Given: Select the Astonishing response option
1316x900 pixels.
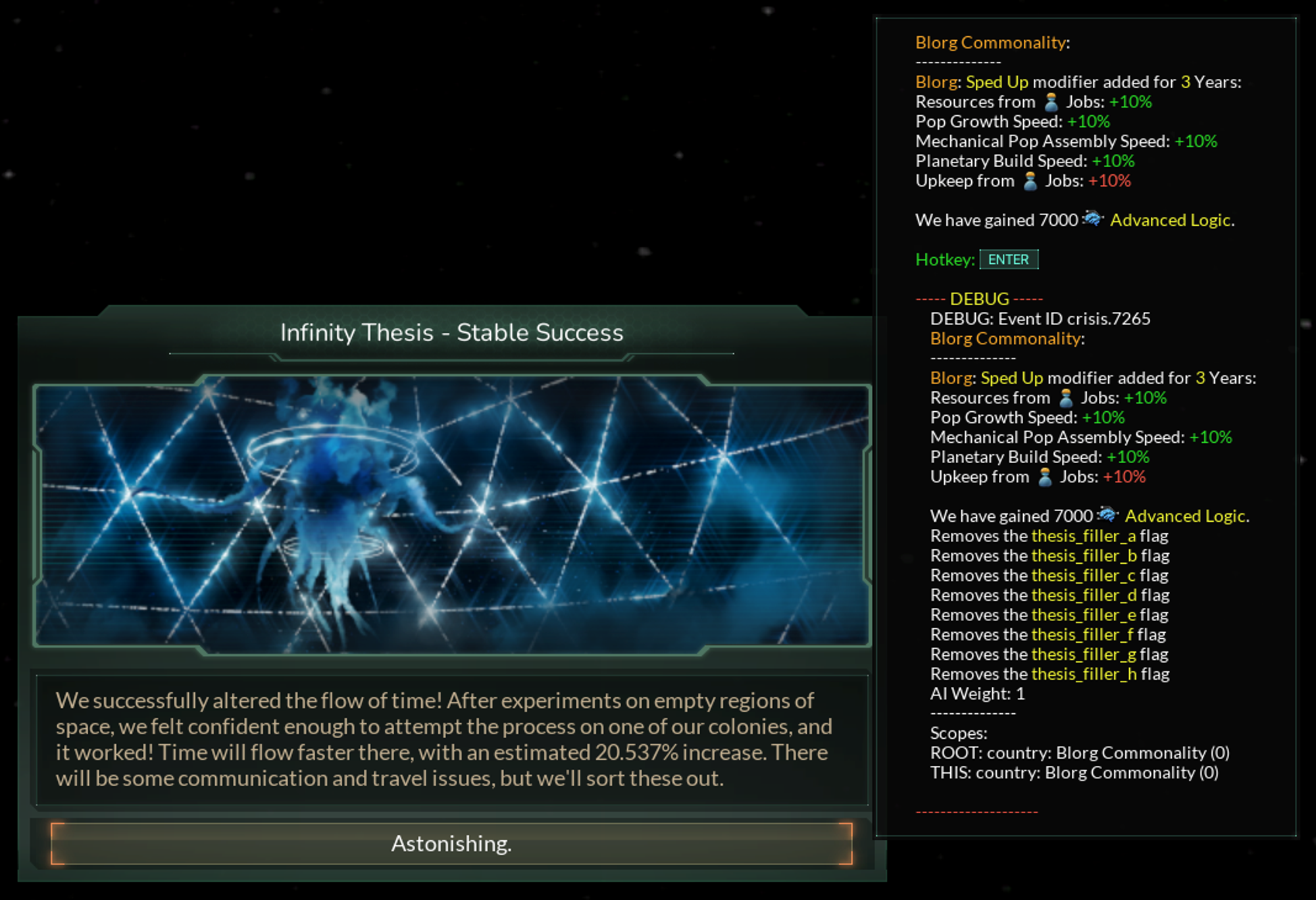Looking at the screenshot, I should 453,844.
